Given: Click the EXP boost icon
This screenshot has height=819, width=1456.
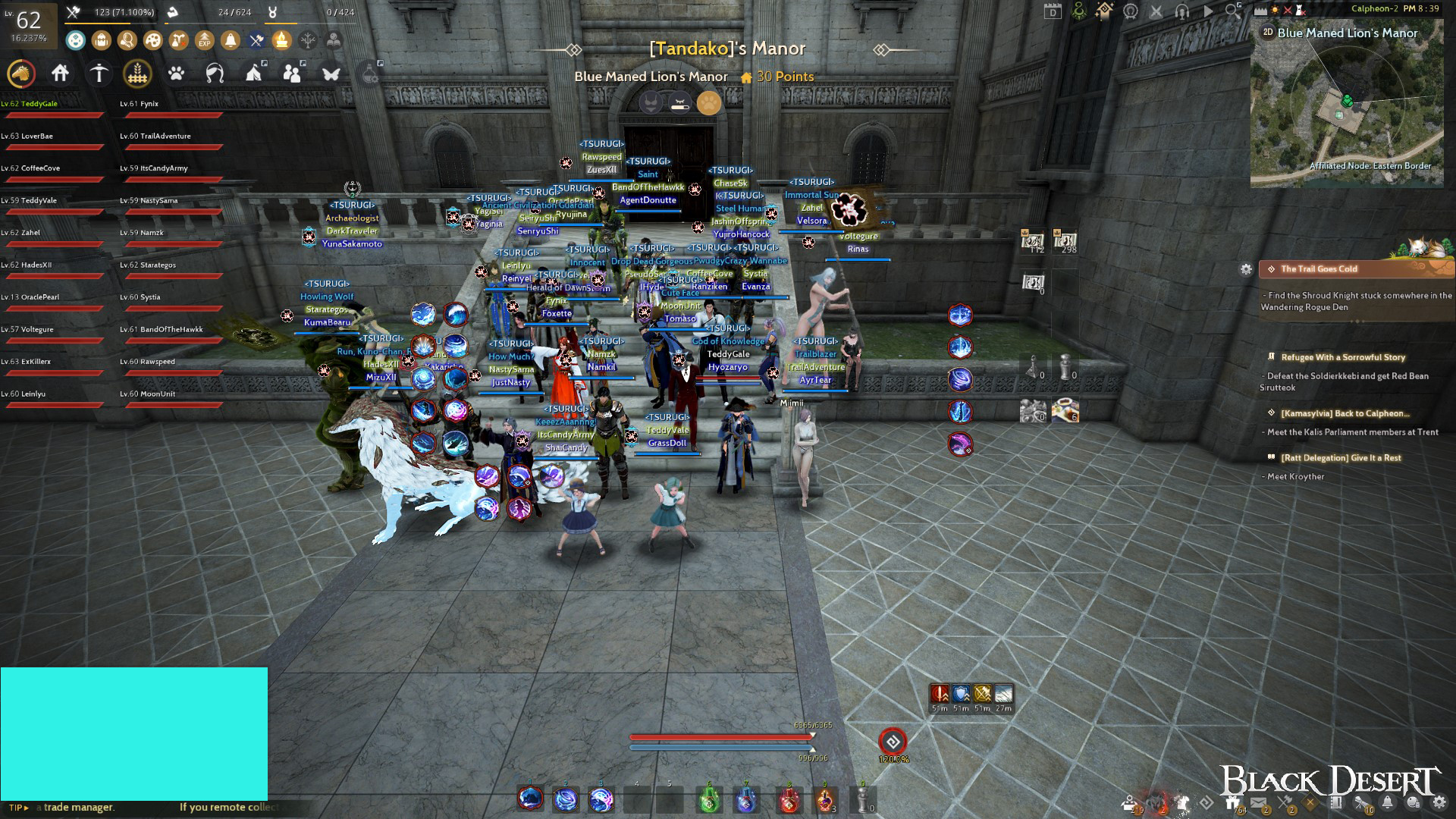Looking at the screenshot, I should pos(203,40).
